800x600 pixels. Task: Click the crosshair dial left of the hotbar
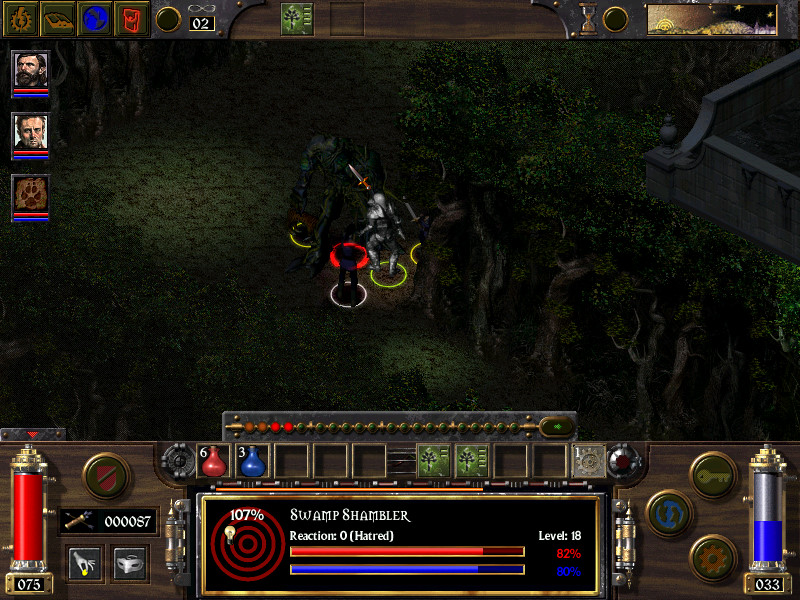click(180, 461)
